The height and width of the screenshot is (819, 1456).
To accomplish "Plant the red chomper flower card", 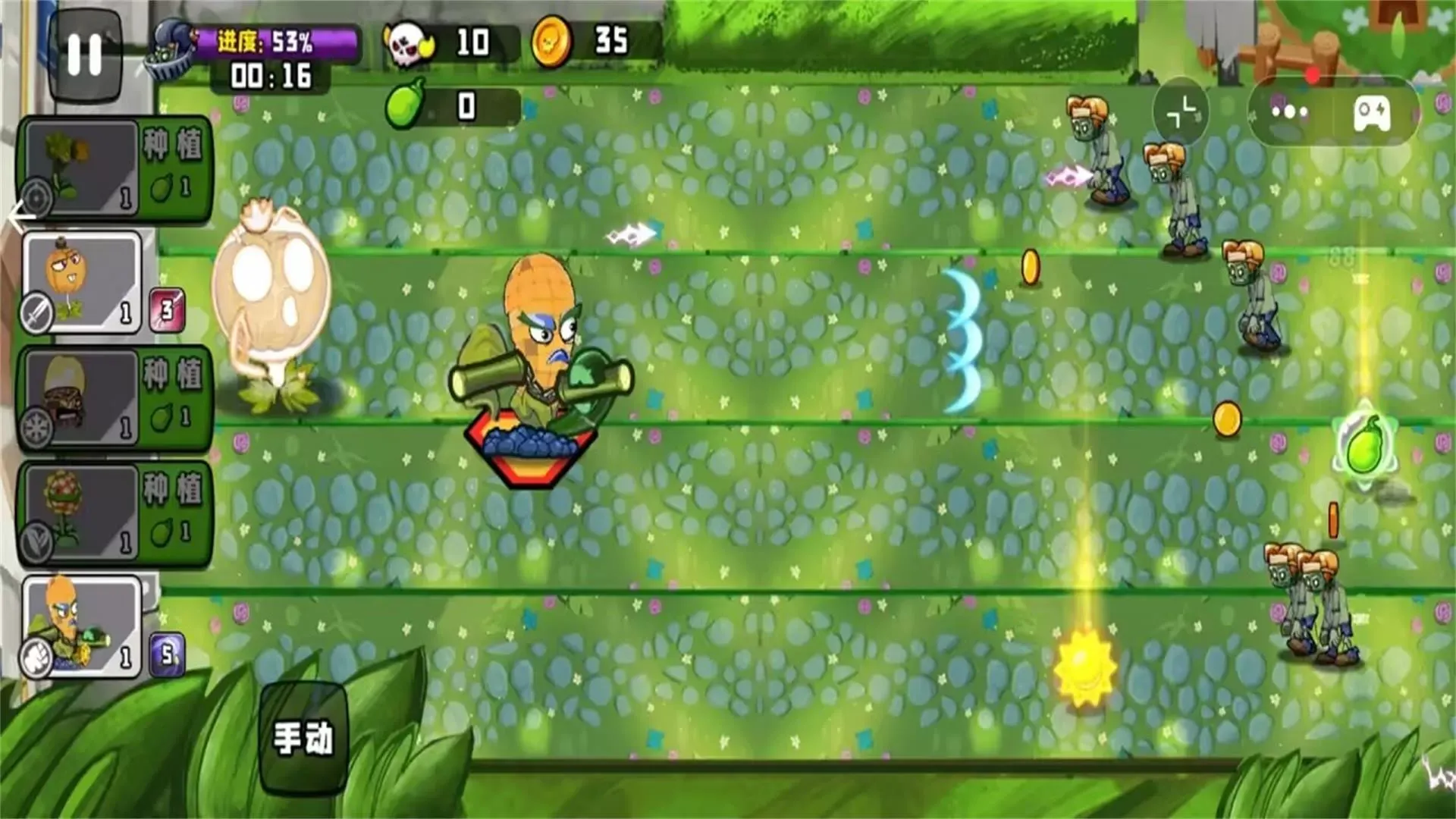I will click(x=114, y=513).
